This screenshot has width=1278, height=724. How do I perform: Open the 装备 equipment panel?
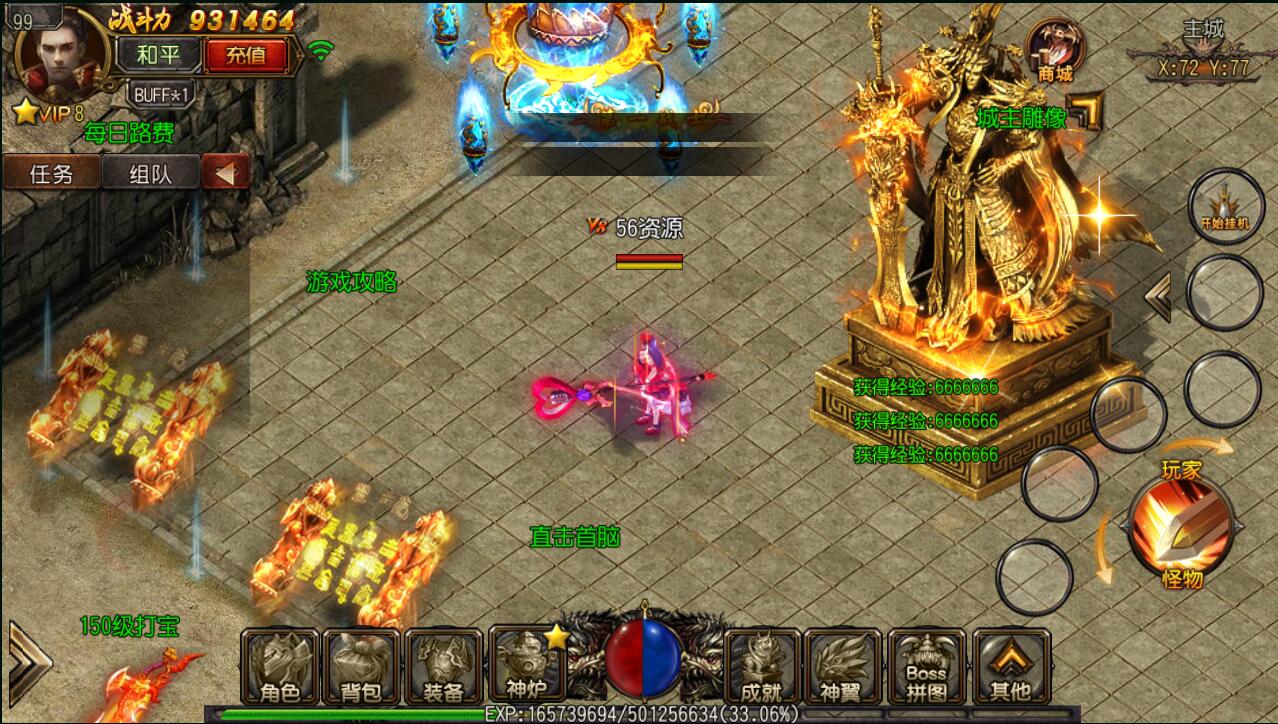[443, 667]
